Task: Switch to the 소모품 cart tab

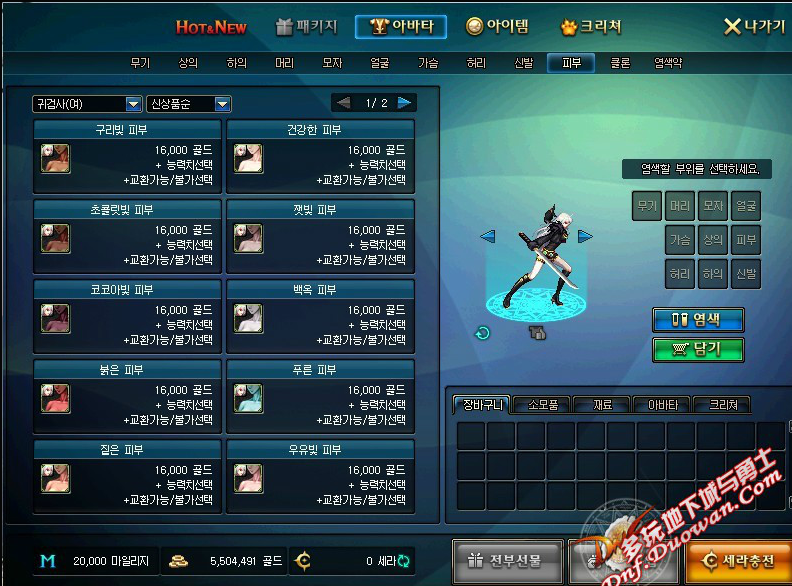Action: [542, 405]
